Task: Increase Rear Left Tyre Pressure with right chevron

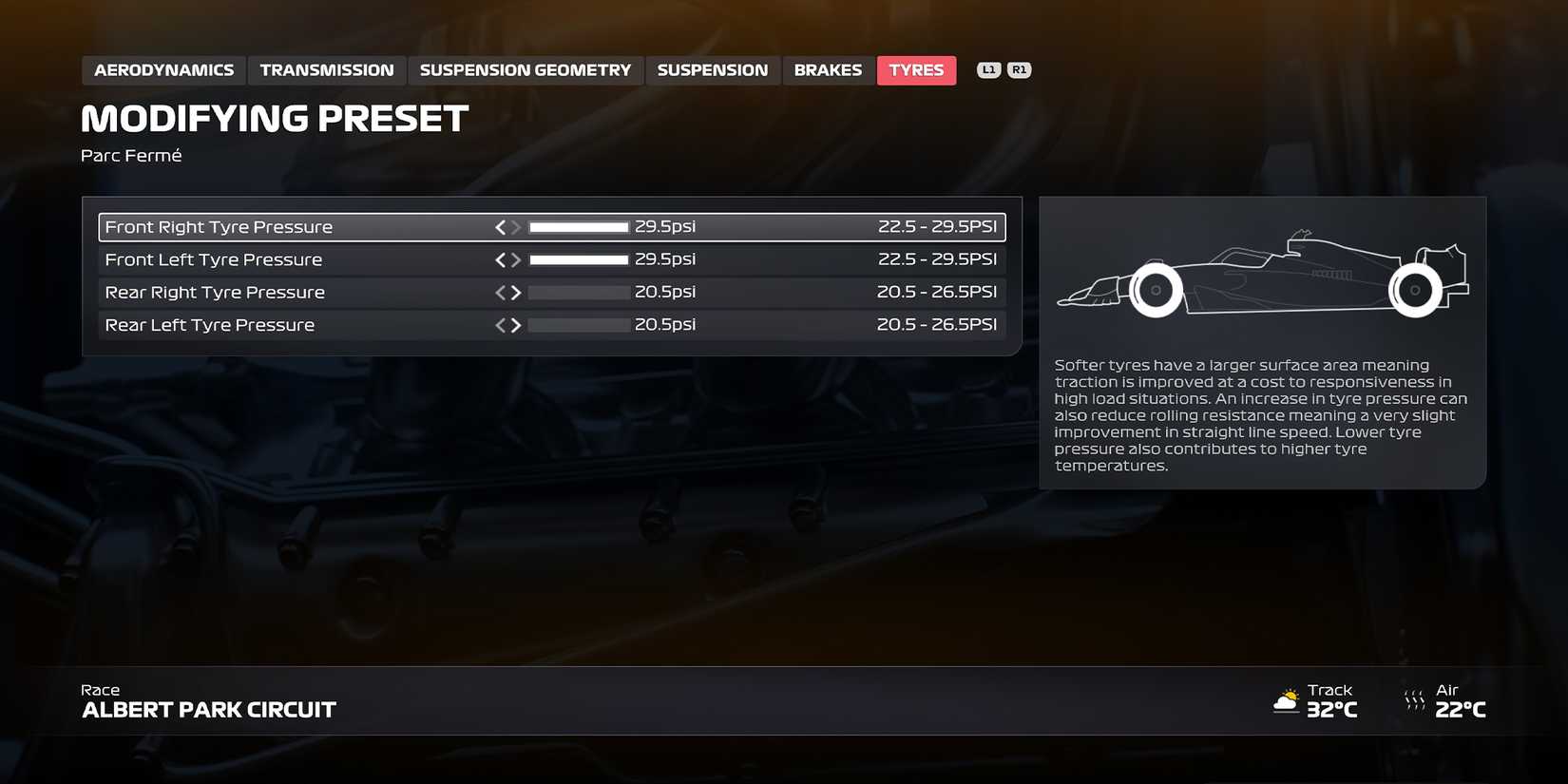Action: pyautogui.click(x=516, y=324)
